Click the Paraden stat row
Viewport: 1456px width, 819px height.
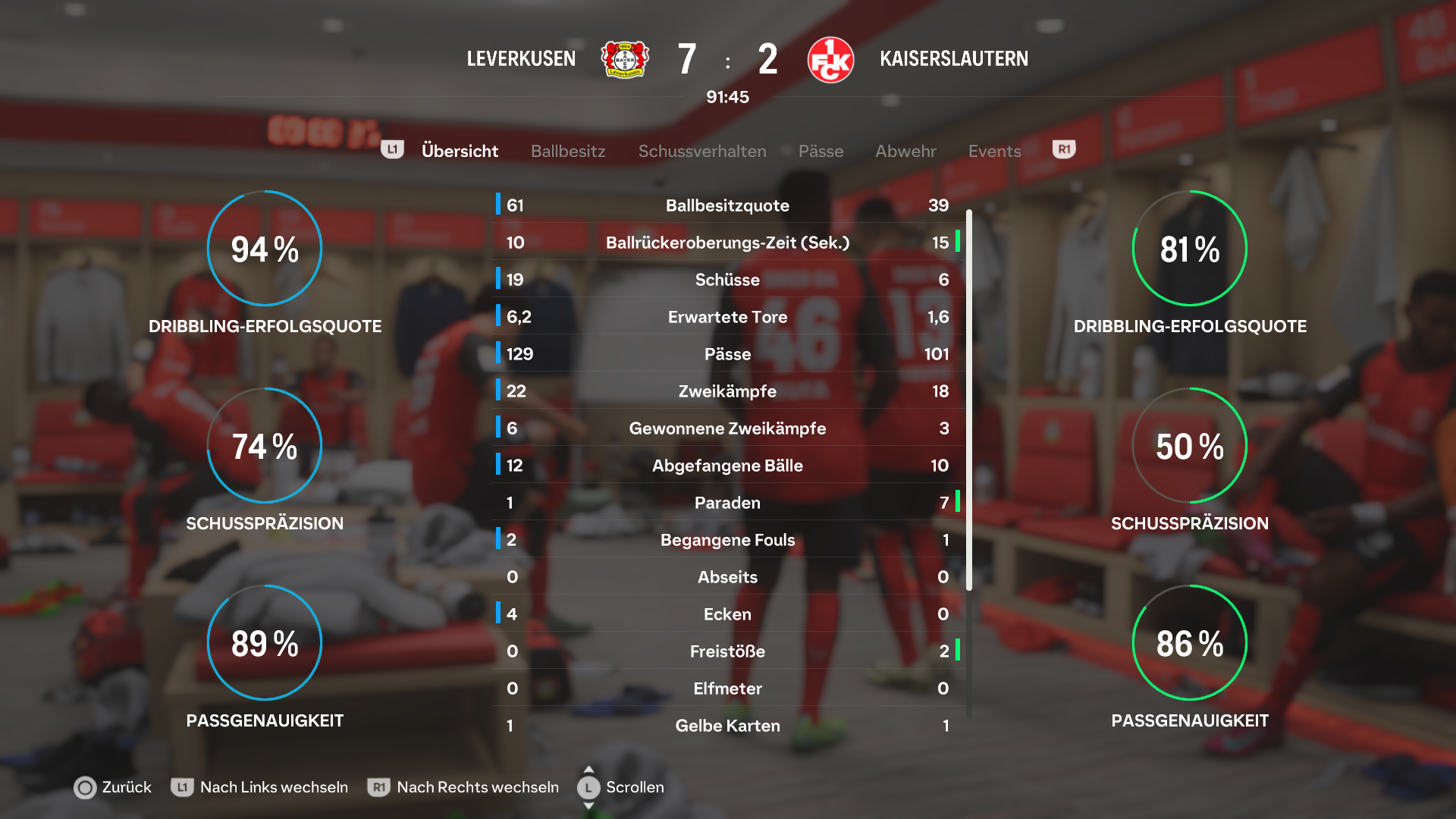pyautogui.click(x=727, y=503)
